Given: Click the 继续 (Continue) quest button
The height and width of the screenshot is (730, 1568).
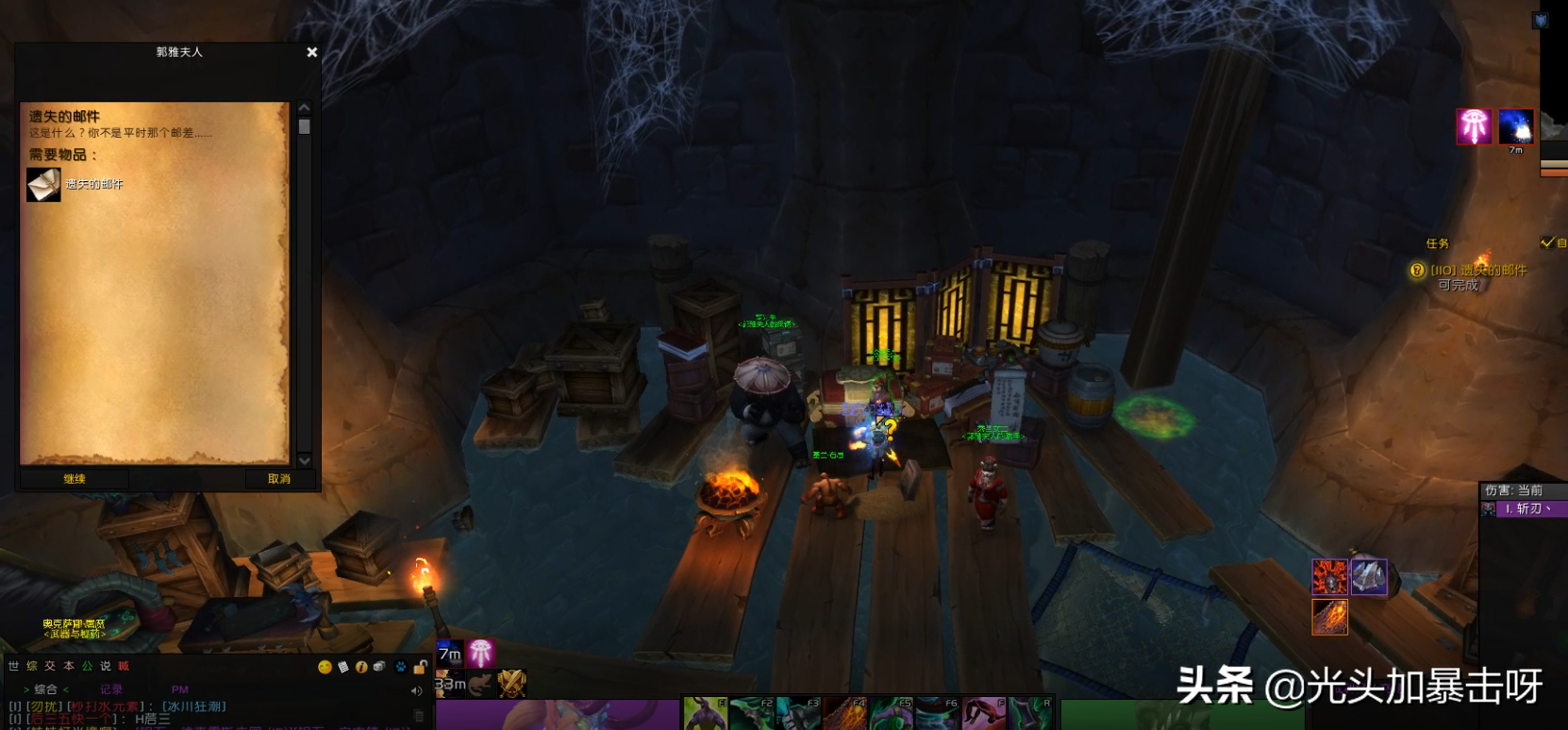Looking at the screenshot, I should point(75,479).
